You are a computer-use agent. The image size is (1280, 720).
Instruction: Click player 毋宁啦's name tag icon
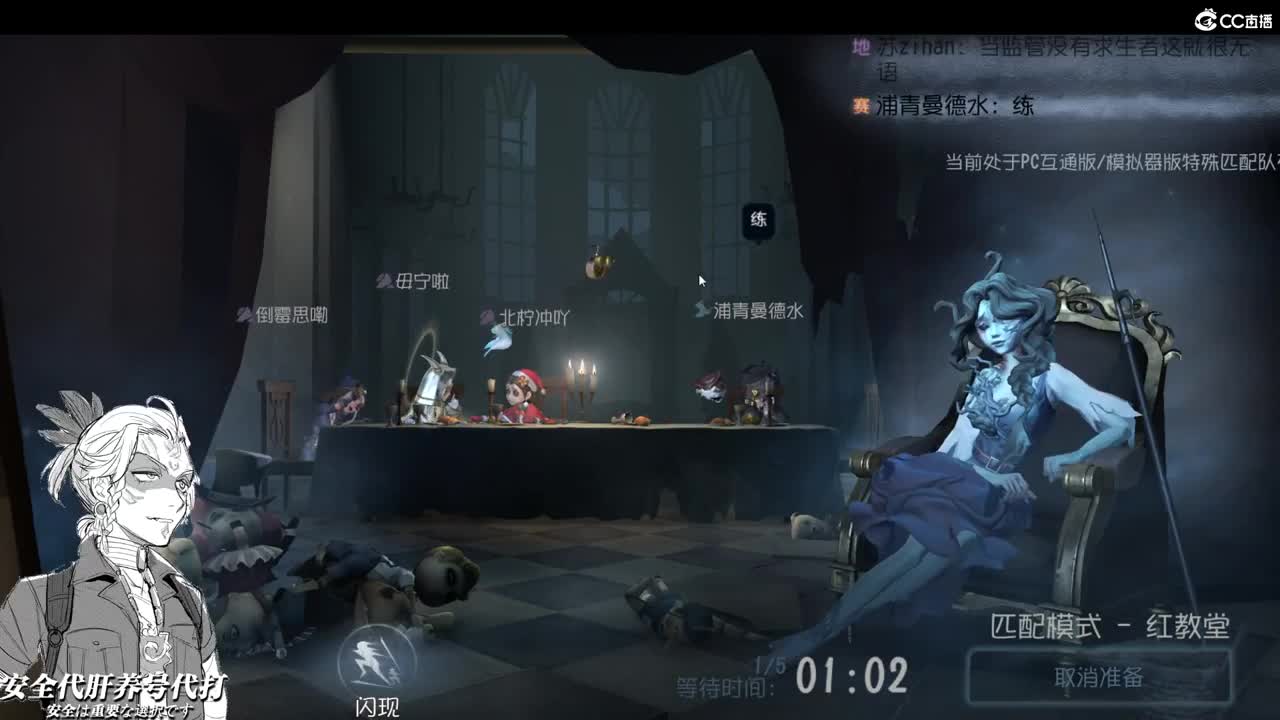point(383,283)
